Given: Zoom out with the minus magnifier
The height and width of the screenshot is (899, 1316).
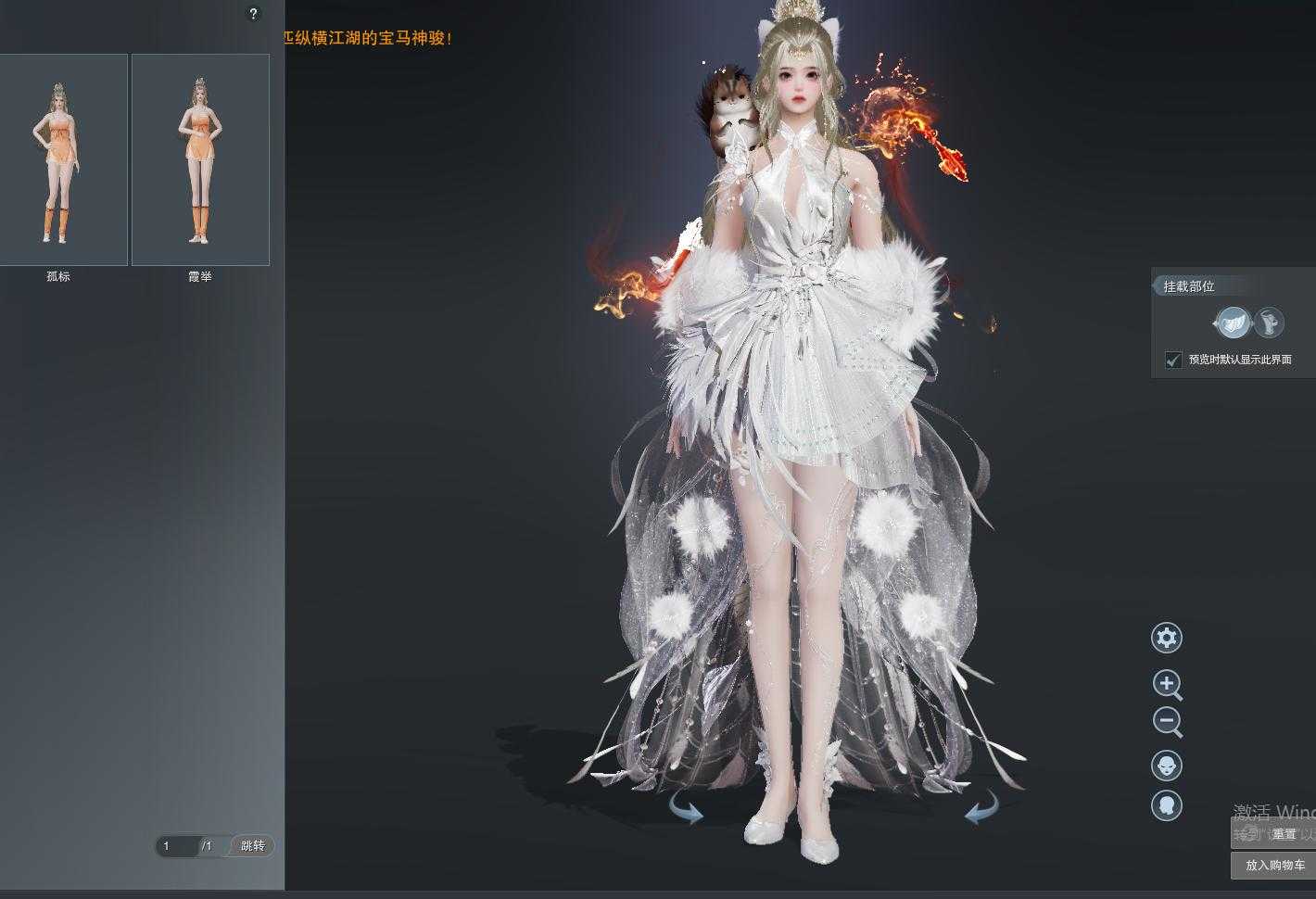Looking at the screenshot, I should point(1167,721).
